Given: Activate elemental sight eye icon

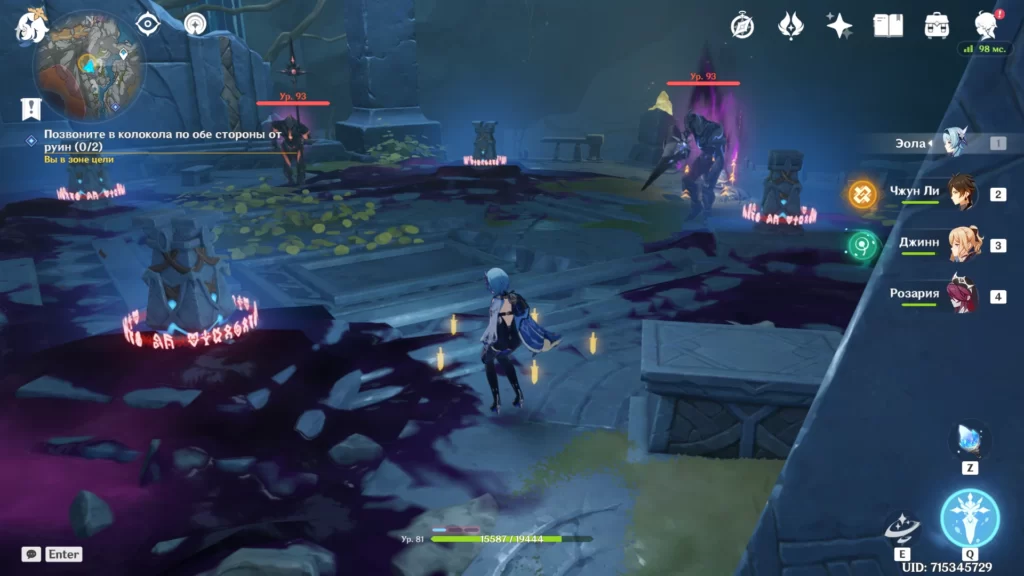Looking at the screenshot, I should [148, 23].
